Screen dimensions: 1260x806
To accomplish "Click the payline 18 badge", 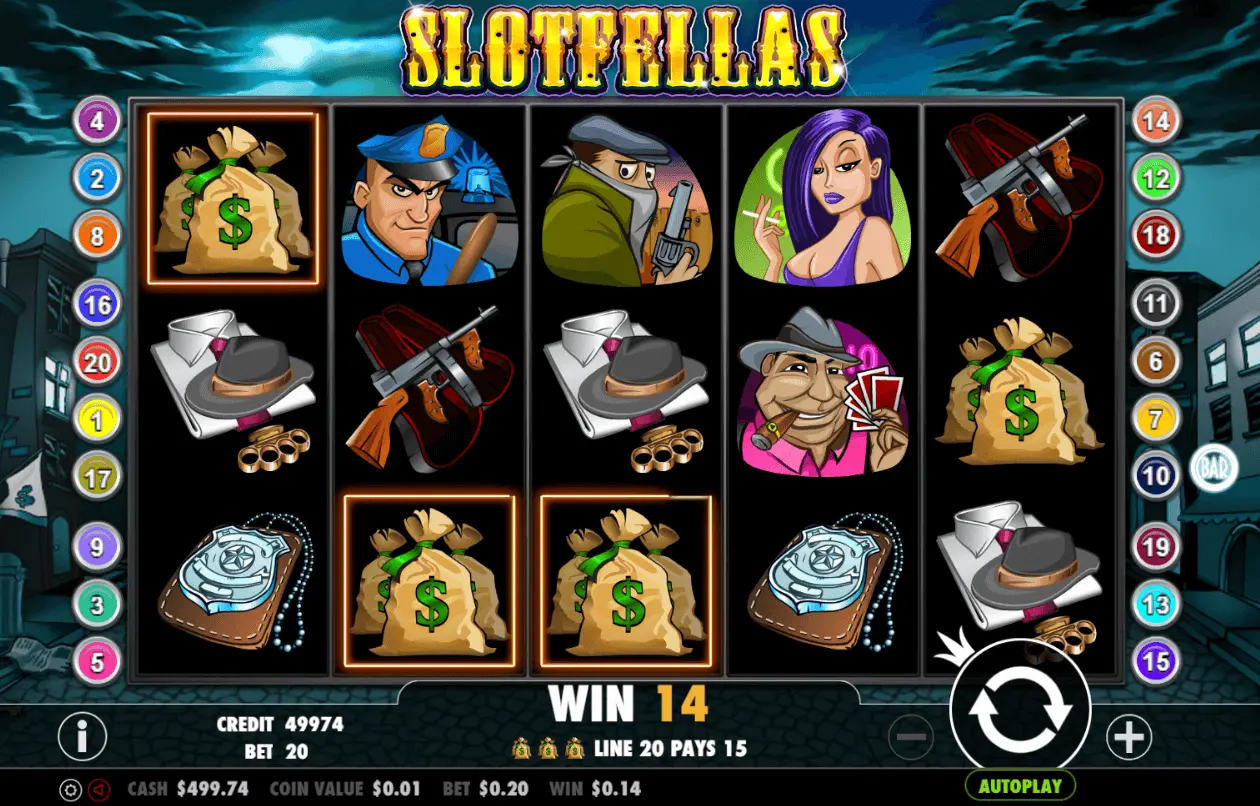I will click(1156, 237).
